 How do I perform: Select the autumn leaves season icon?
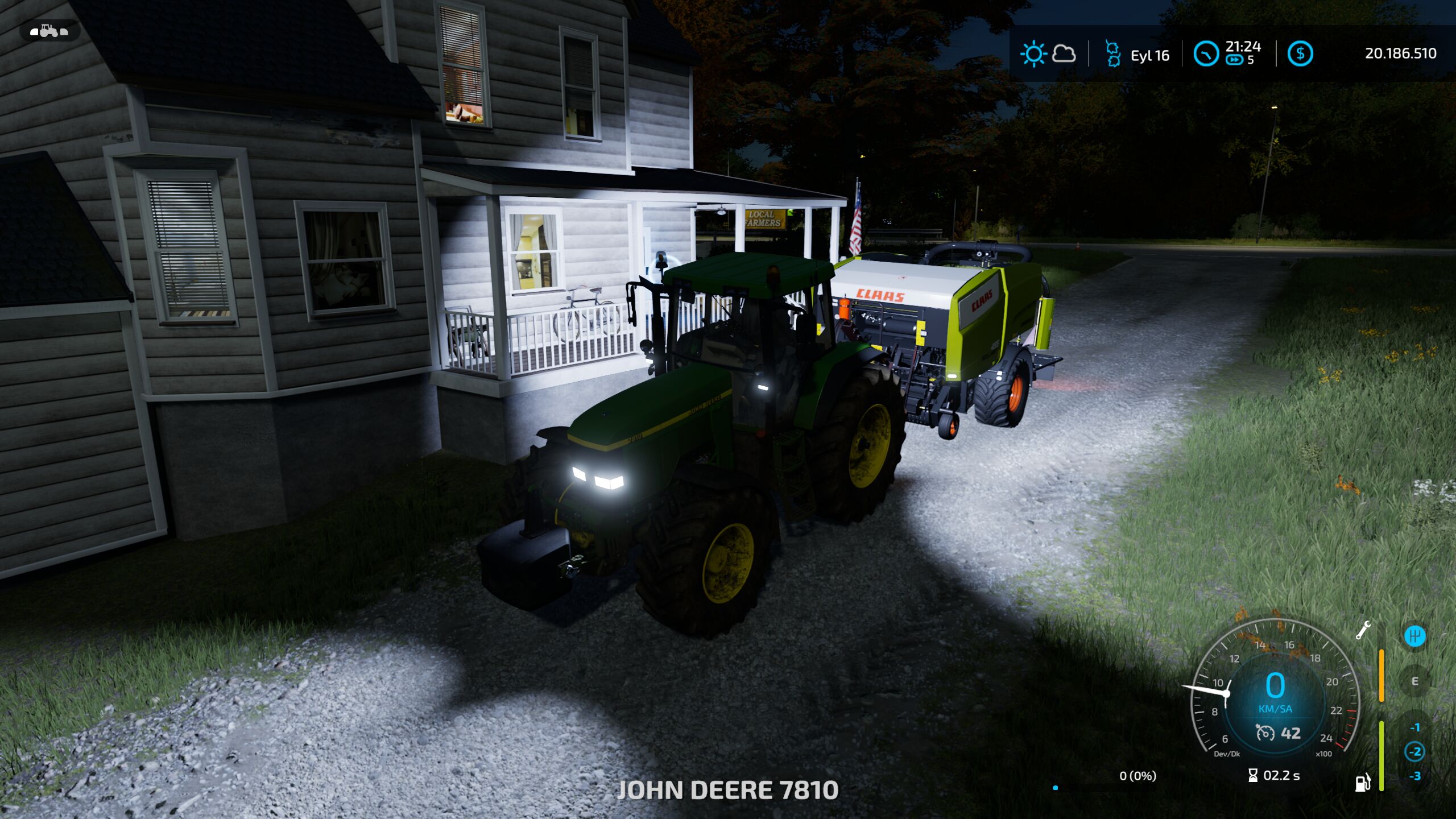1112,53
